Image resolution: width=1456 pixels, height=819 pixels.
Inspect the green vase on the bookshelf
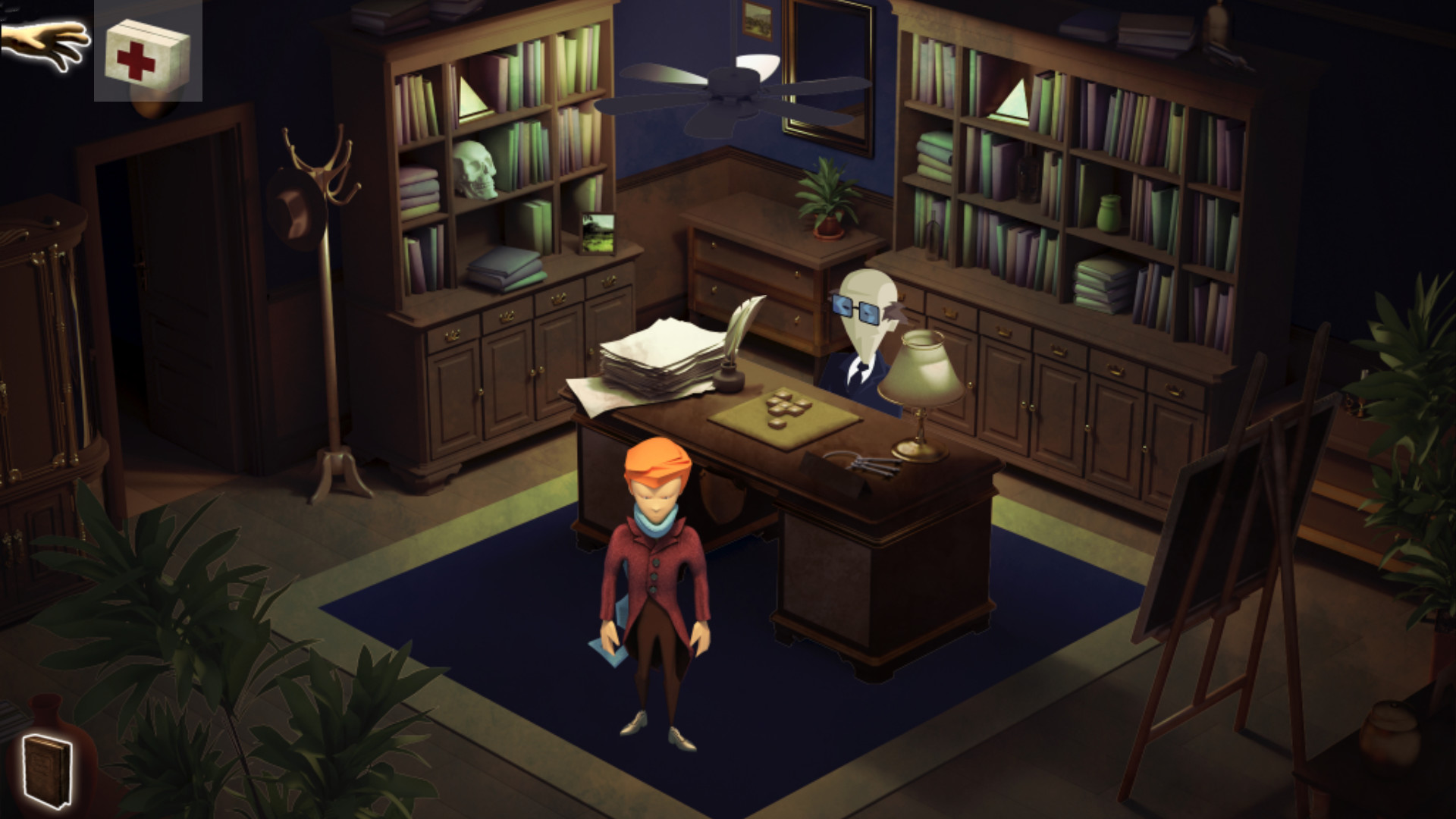(1109, 212)
